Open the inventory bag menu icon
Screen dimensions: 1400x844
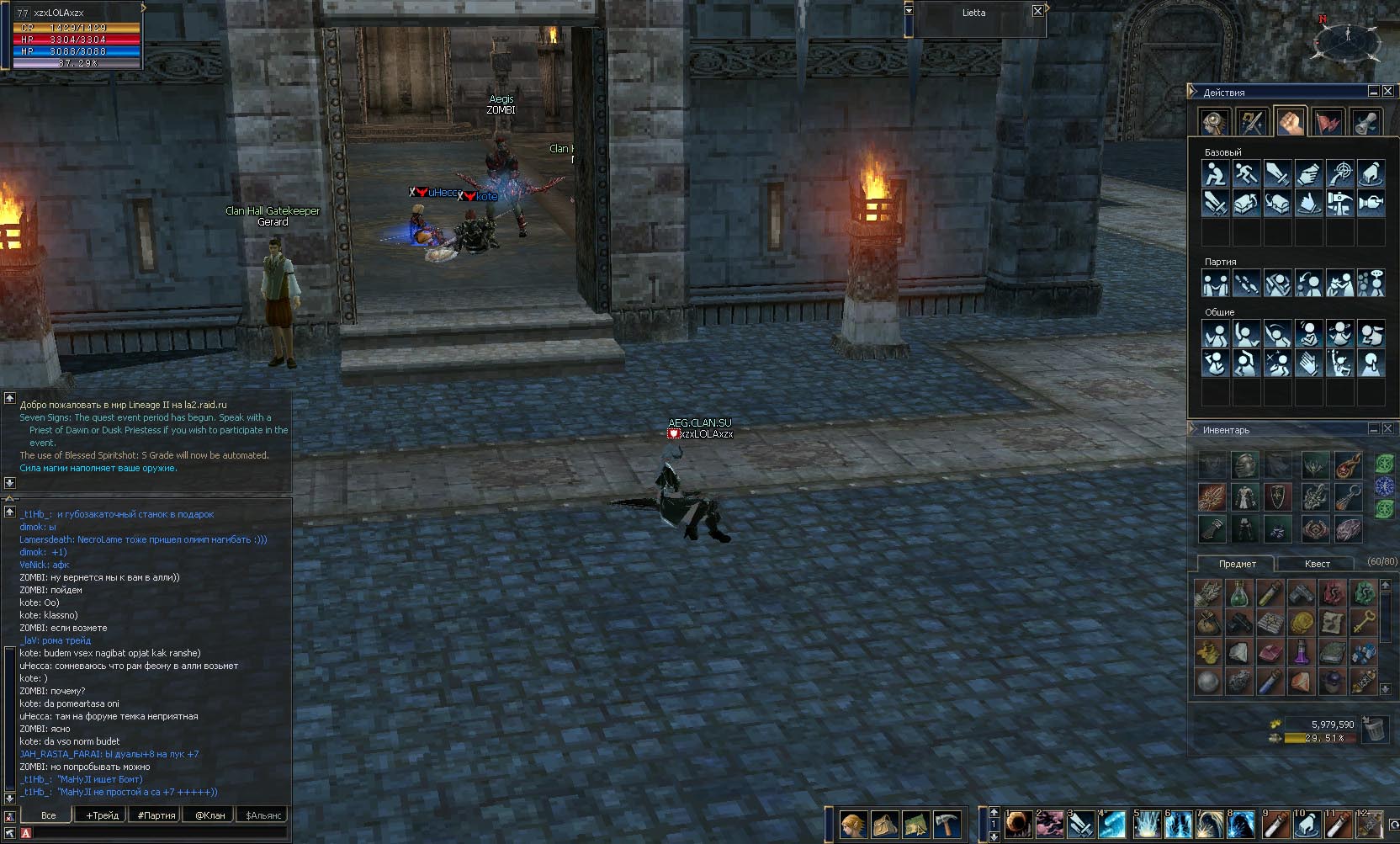point(884,824)
